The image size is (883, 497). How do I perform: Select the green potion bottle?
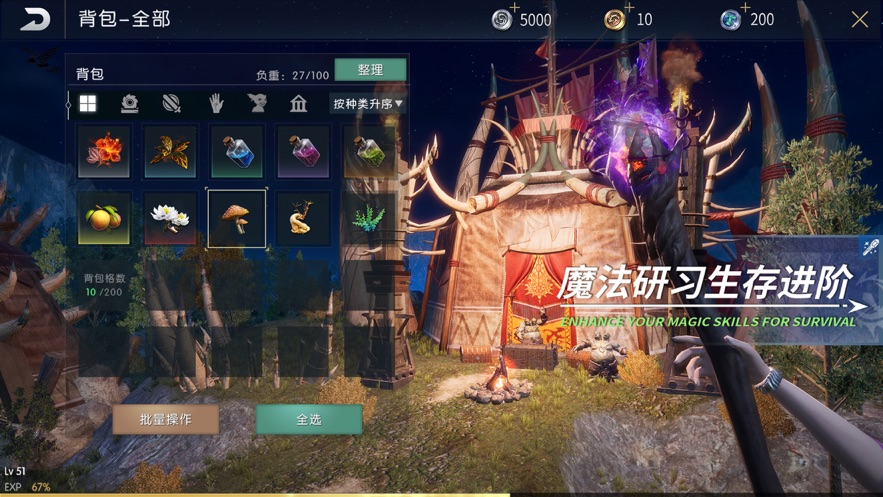(x=369, y=151)
